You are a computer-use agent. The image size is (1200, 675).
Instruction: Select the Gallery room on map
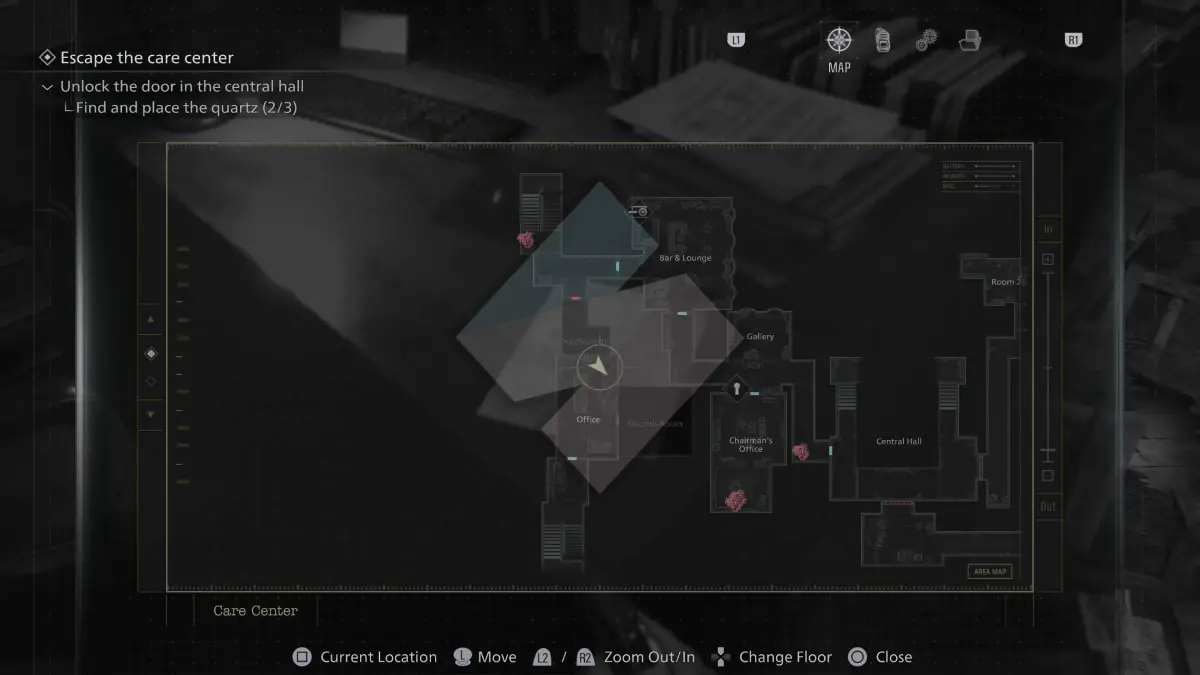pyautogui.click(x=760, y=337)
